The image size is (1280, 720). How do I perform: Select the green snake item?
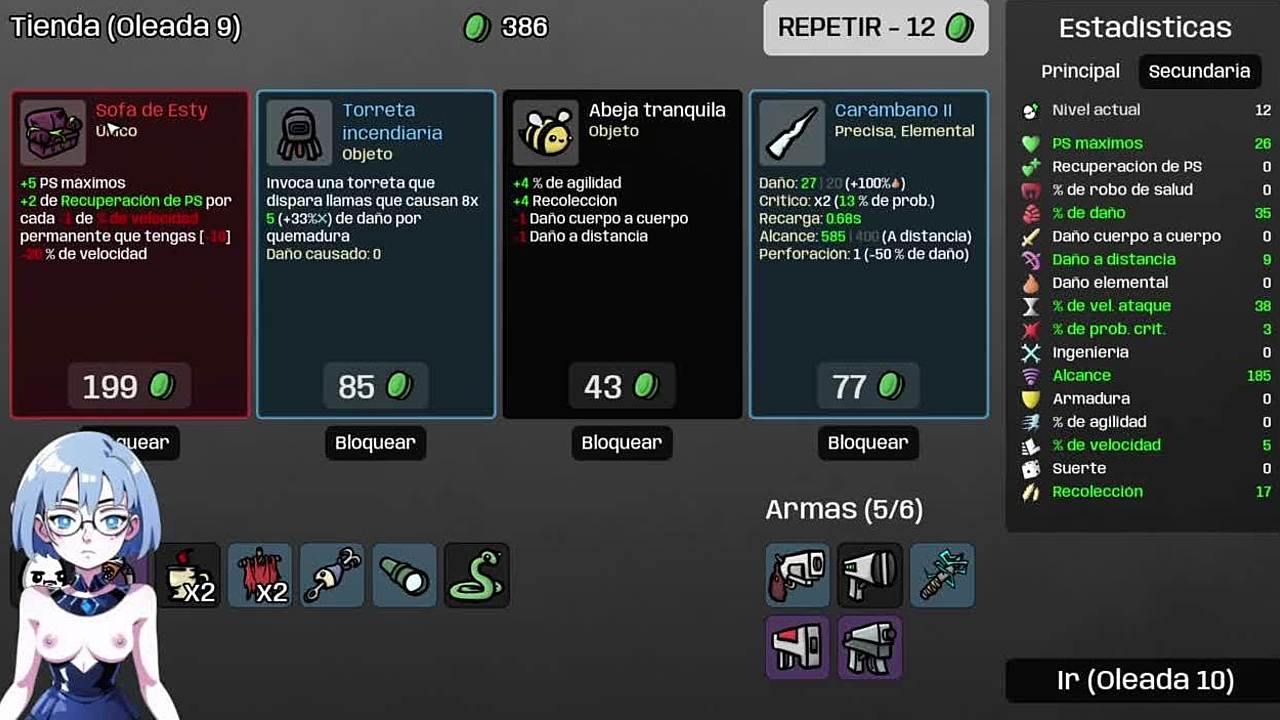tap(477, 576)
